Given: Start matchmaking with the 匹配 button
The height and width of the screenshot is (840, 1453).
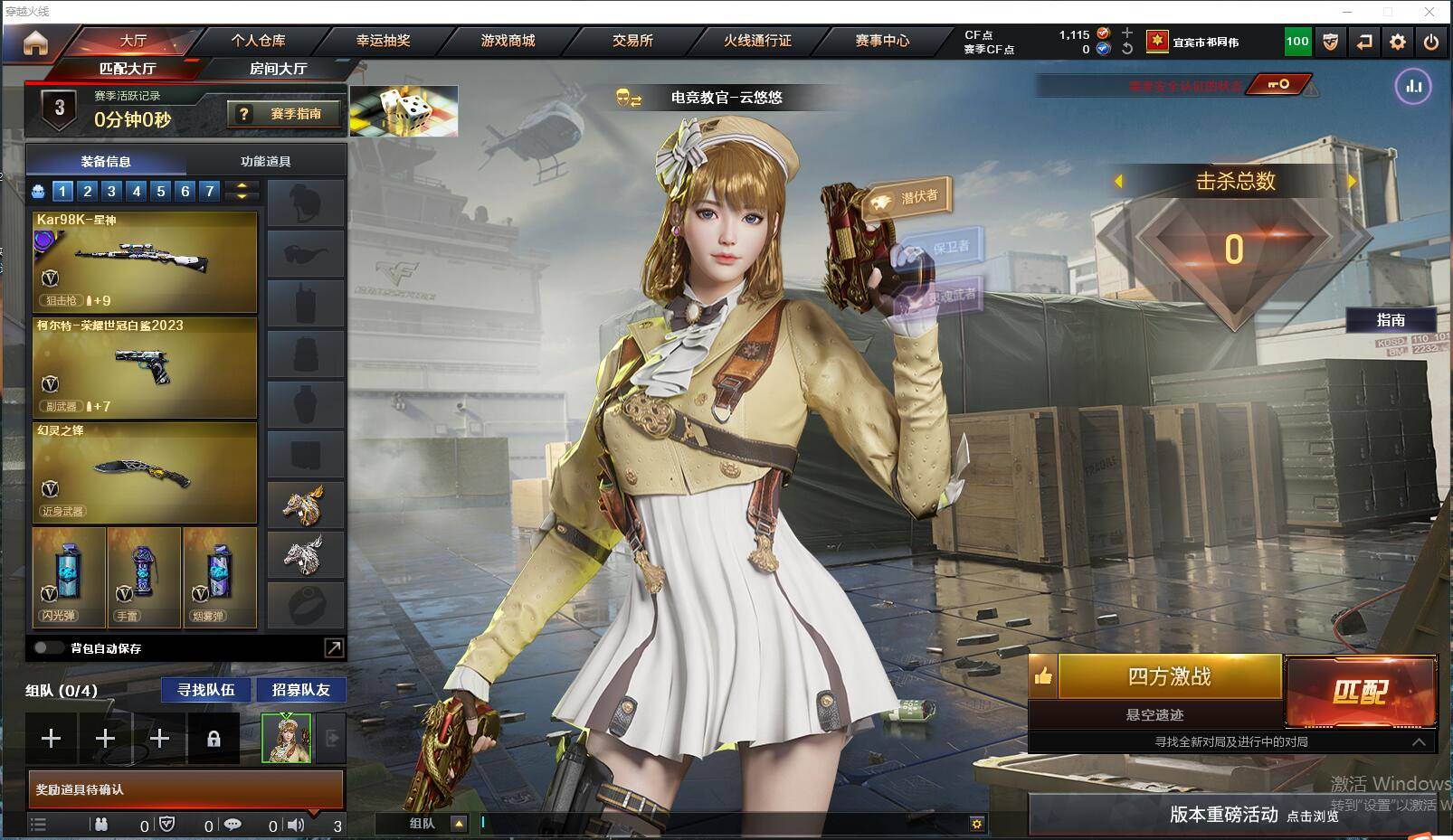Looking at the screenshot, I should pyautogui.click(x=1360, y=691).
